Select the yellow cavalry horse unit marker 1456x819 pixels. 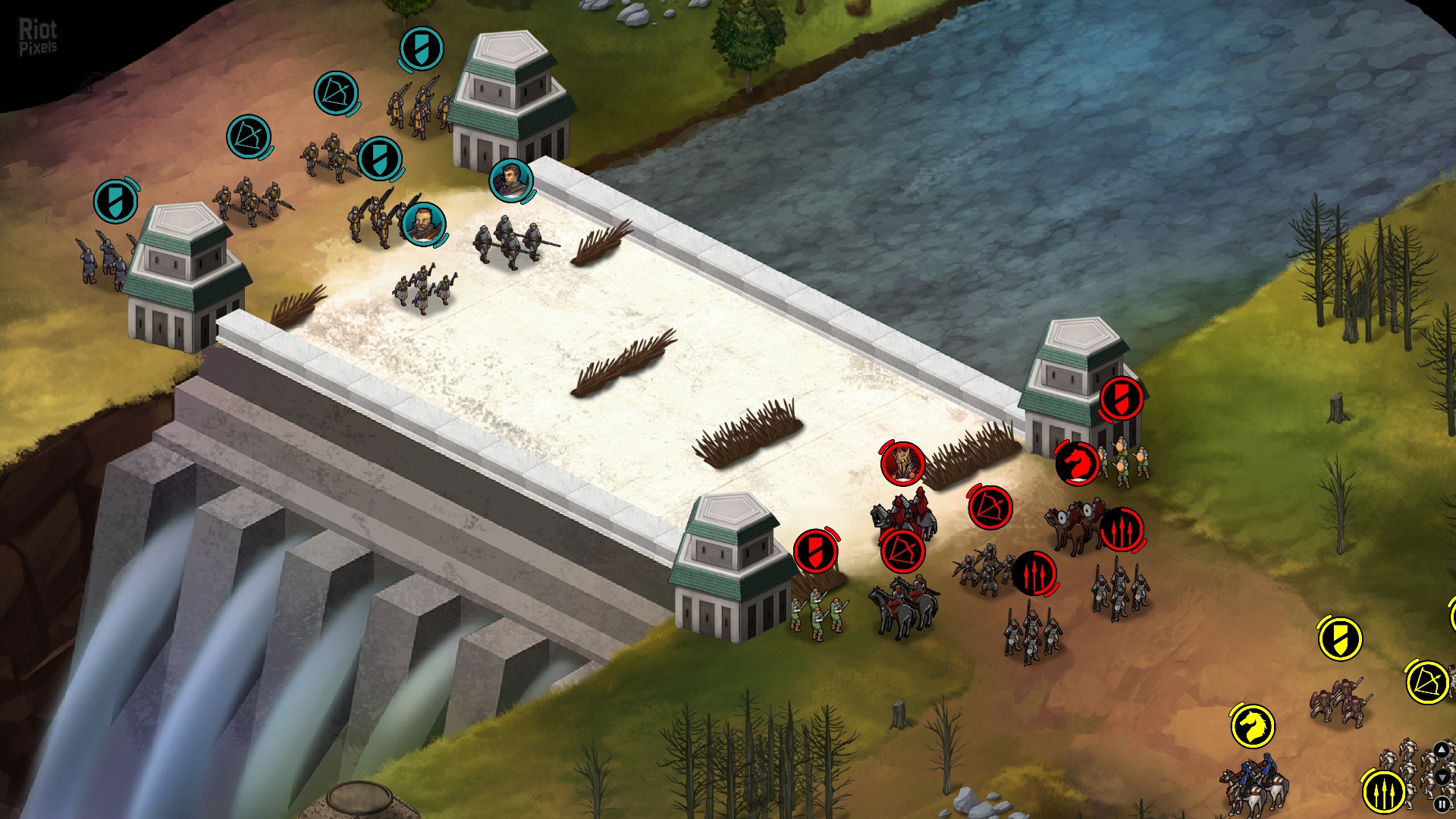click(1252, 726)
